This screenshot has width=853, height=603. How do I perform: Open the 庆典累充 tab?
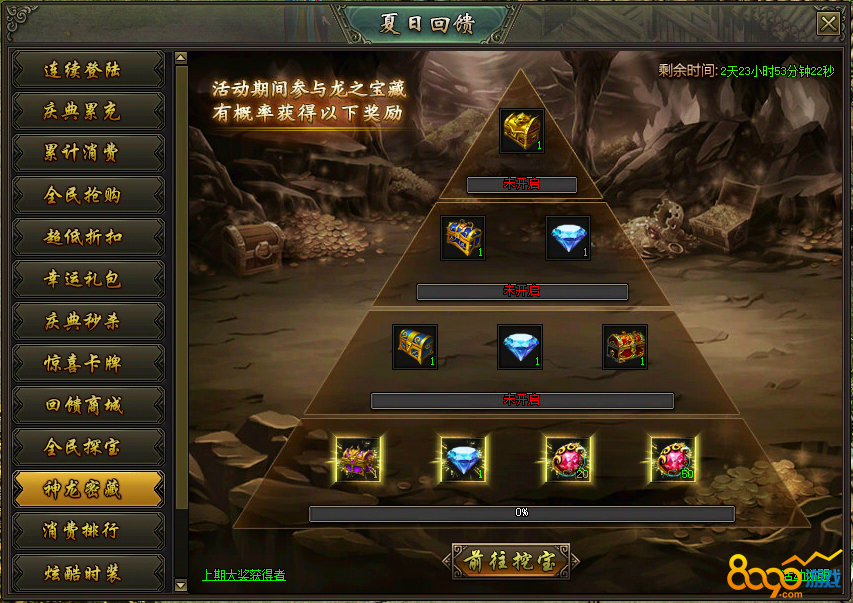pyautogui.click(x=87, y=112)
